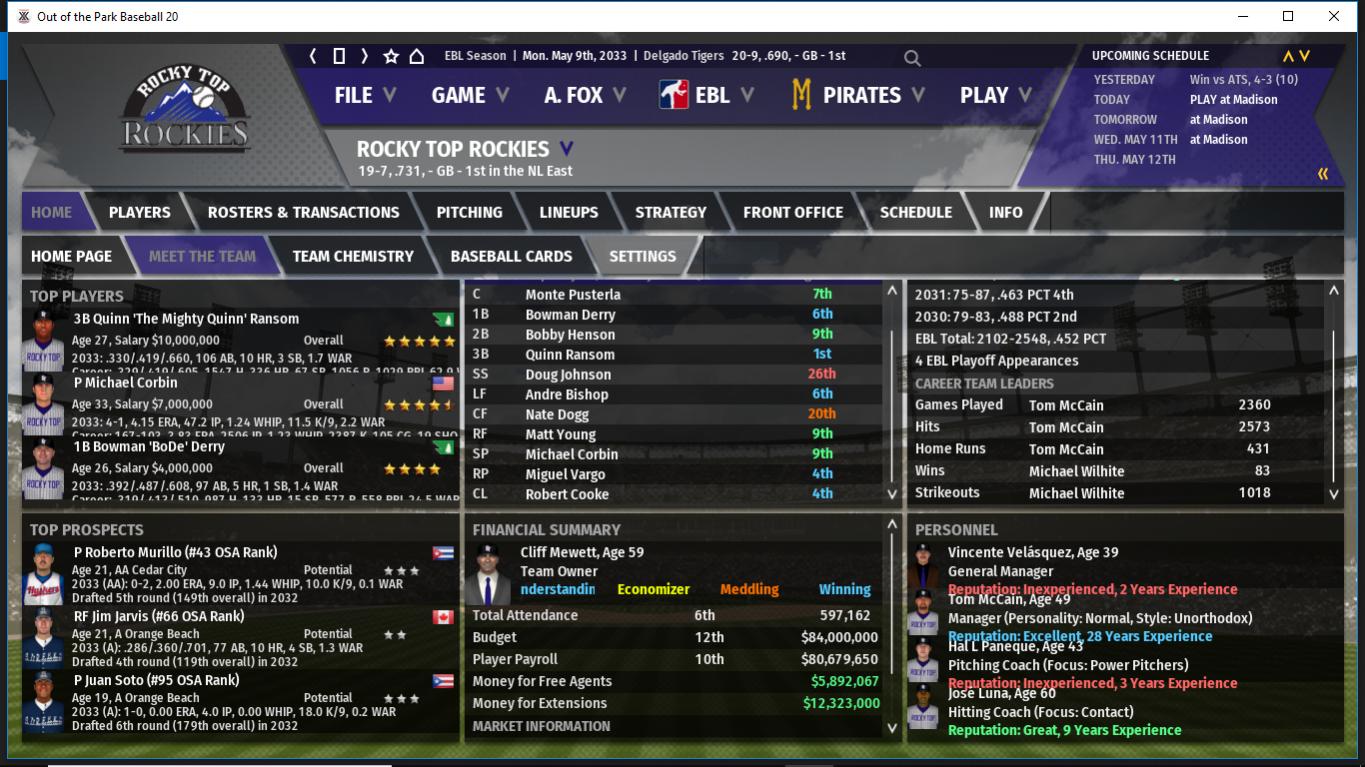Select Doug Johnson in the lineup list
Screen dimensions: 1365x767
pyautogui.click(x=568, y=375)
